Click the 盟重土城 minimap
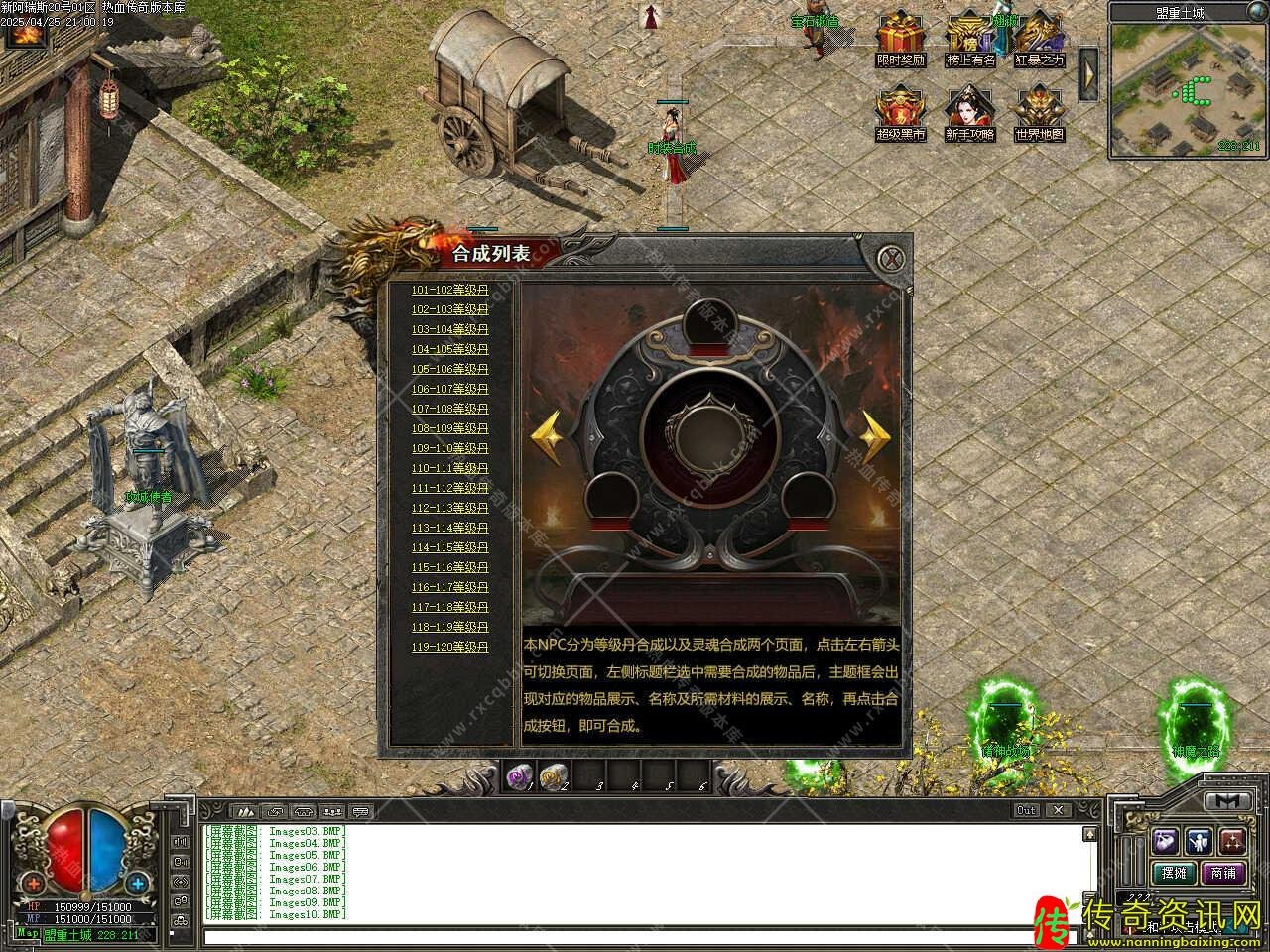This screenshot has height=952, width=1270. (1188, 89)
